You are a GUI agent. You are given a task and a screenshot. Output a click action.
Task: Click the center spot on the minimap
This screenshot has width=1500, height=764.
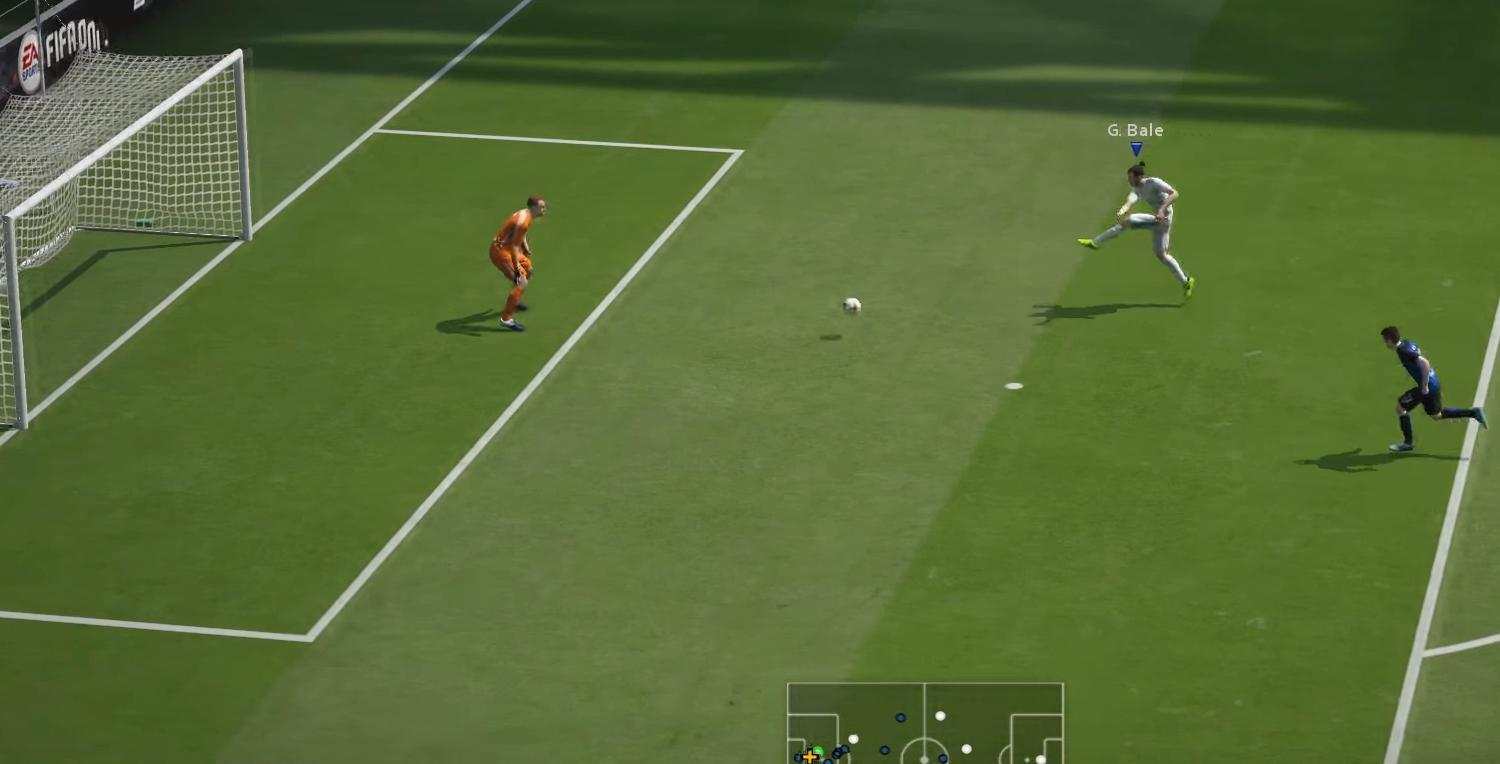tap(924, 758)
